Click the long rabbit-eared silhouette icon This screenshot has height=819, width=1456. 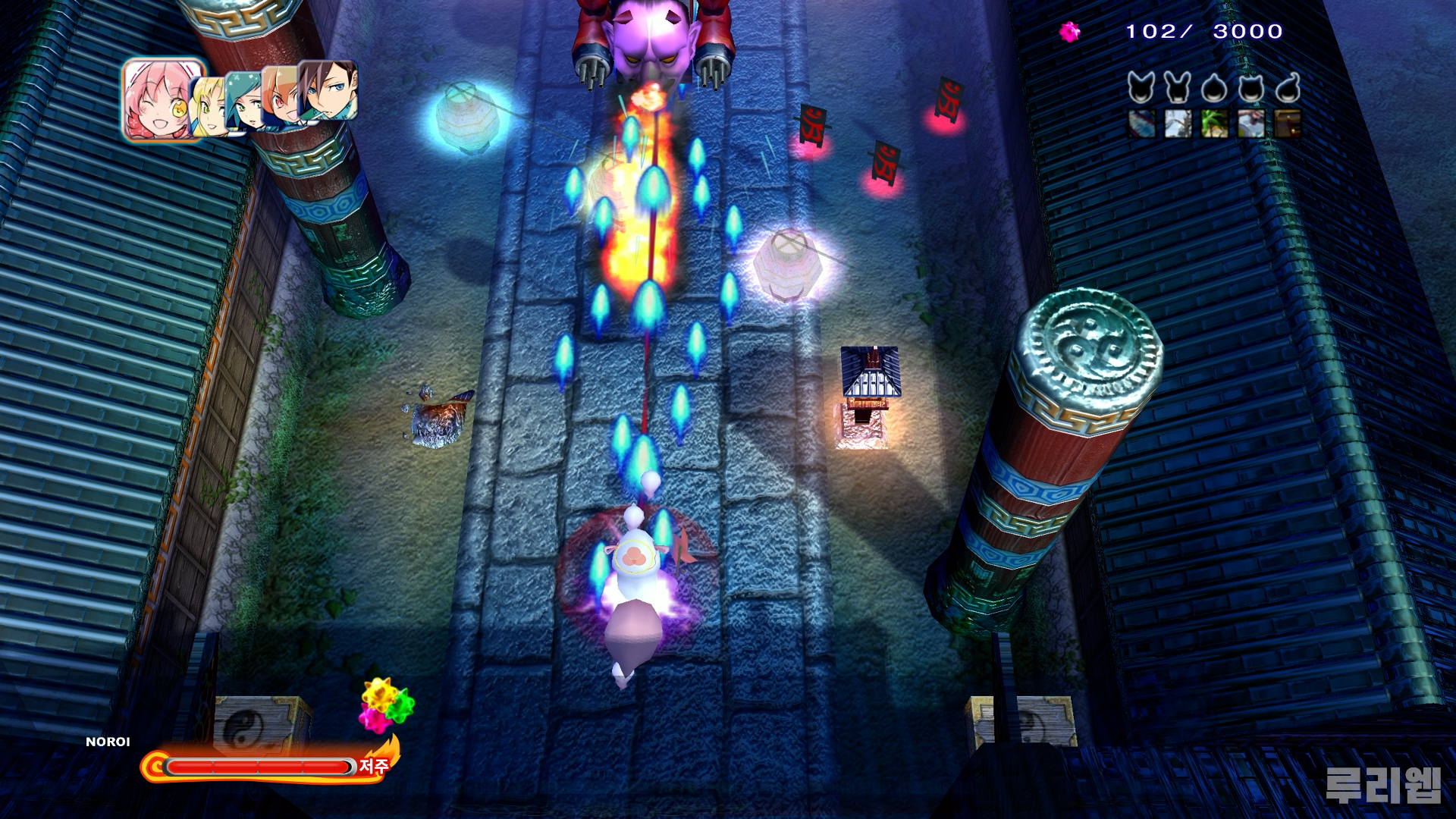(1176, 89)
